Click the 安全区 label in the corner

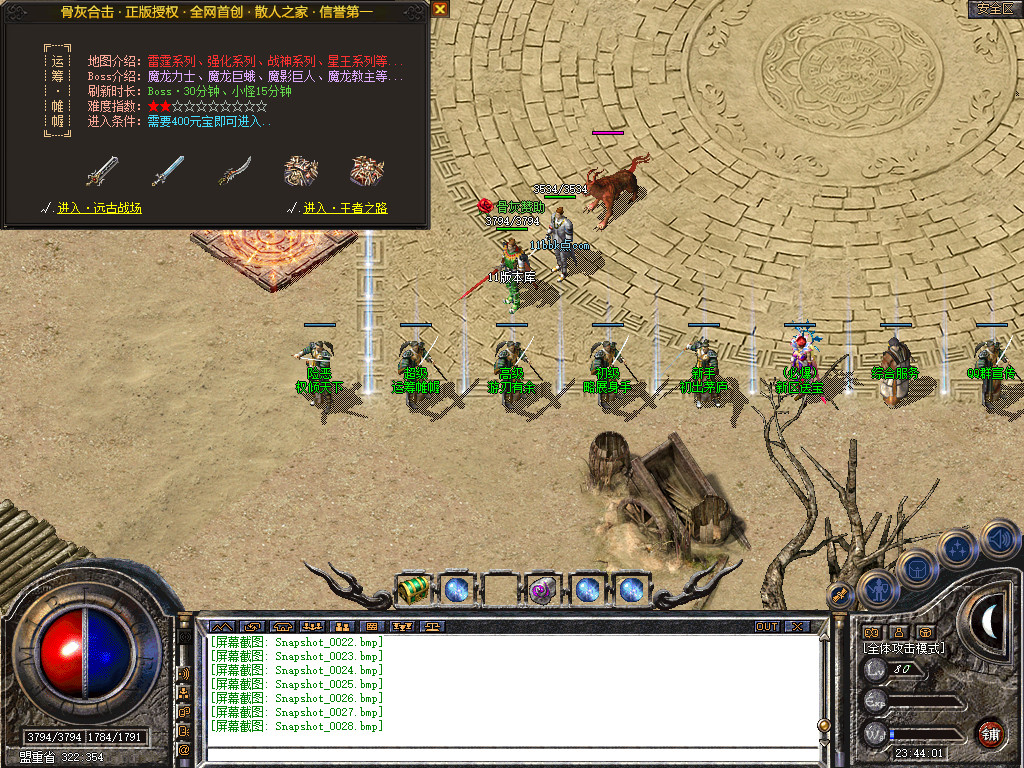pyautogui.click(x=994, y=8)
